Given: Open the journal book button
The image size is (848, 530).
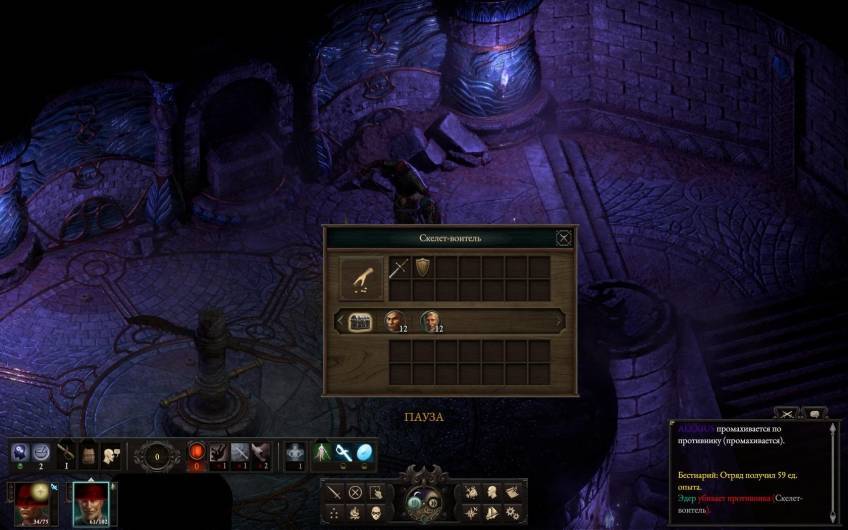Looking at the screenshot, I should (511, 492).
